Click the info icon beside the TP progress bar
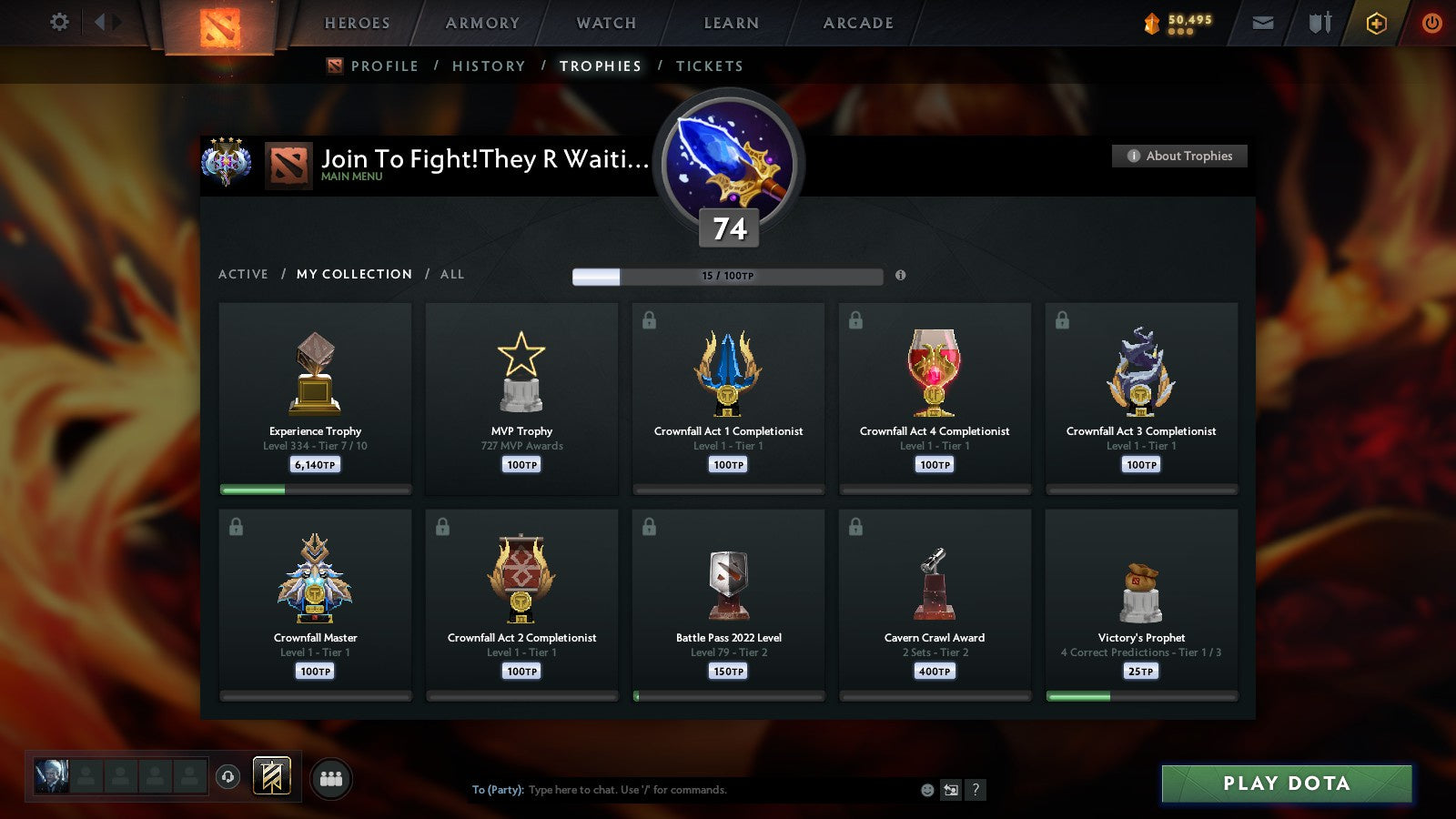The height and width of the screenshot is (819, 1456). 900,276
